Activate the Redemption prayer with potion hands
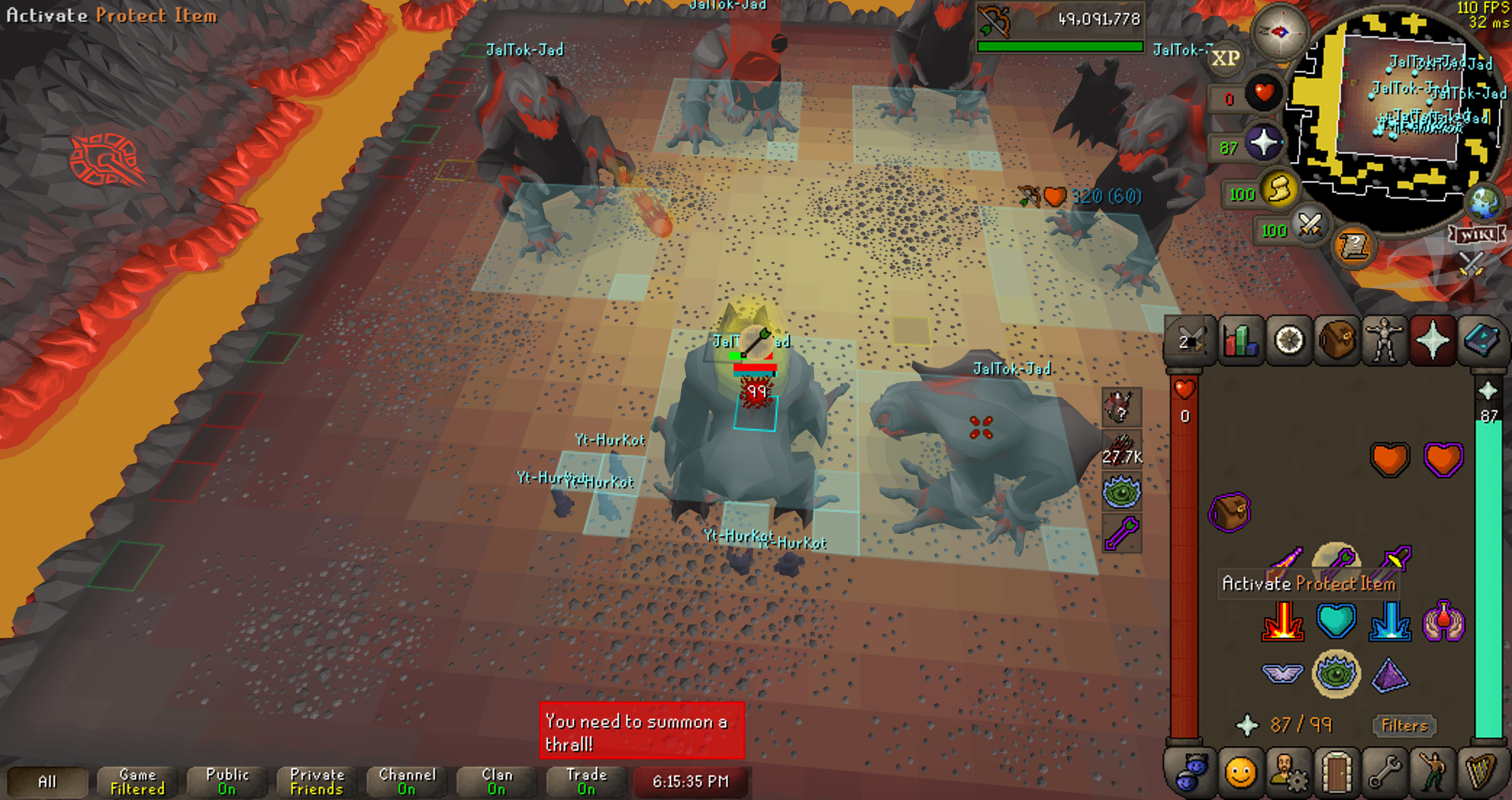The image size is (1512, 800). pyautogui.click(x=1443, y=621)
